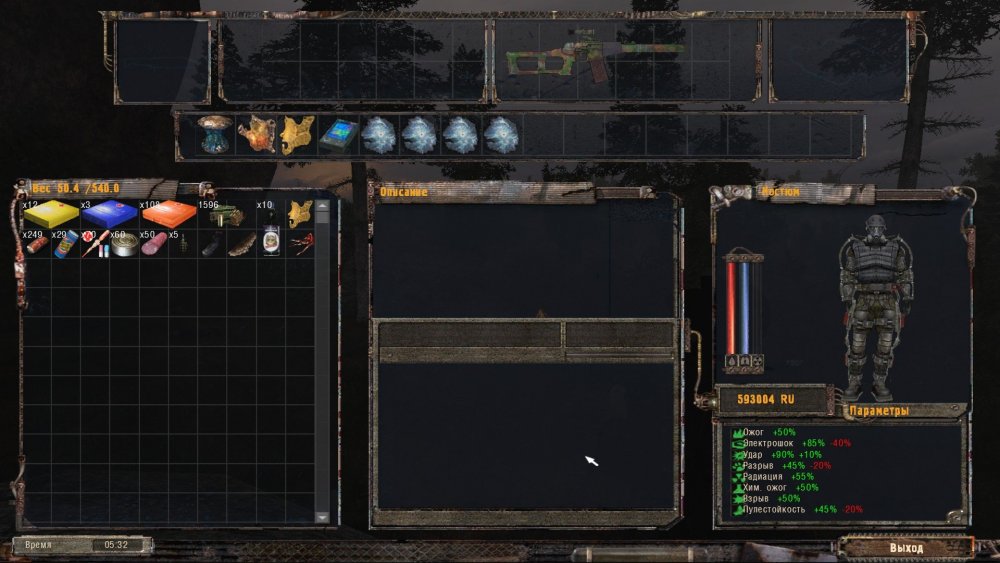Click the inventory scrollbar down arrow
This screenshot has height=563, width=1000.
322,516
